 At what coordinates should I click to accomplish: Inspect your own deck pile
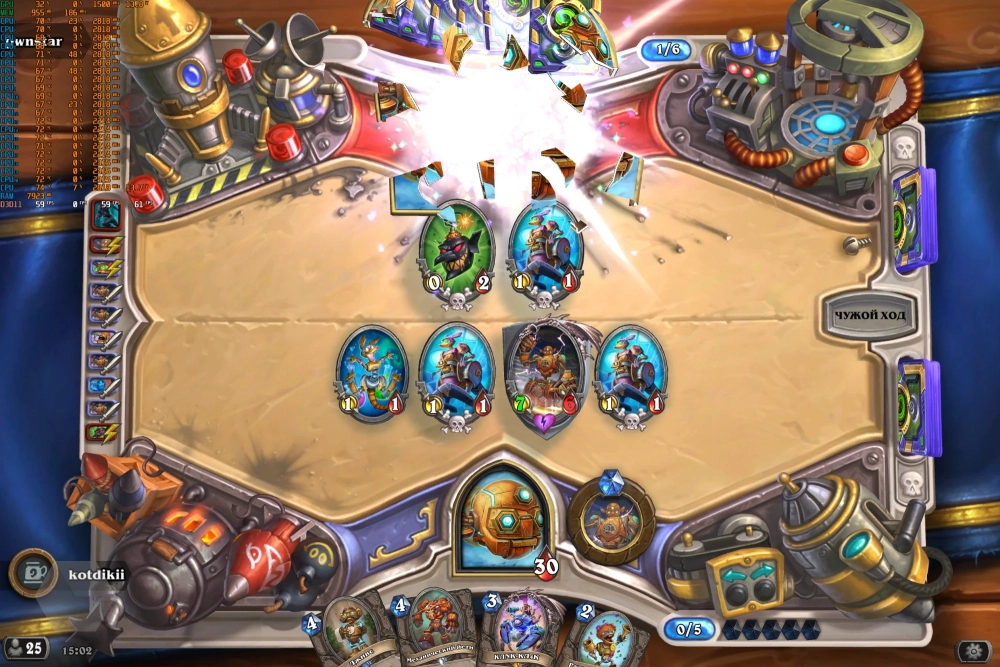click(917, 407)
